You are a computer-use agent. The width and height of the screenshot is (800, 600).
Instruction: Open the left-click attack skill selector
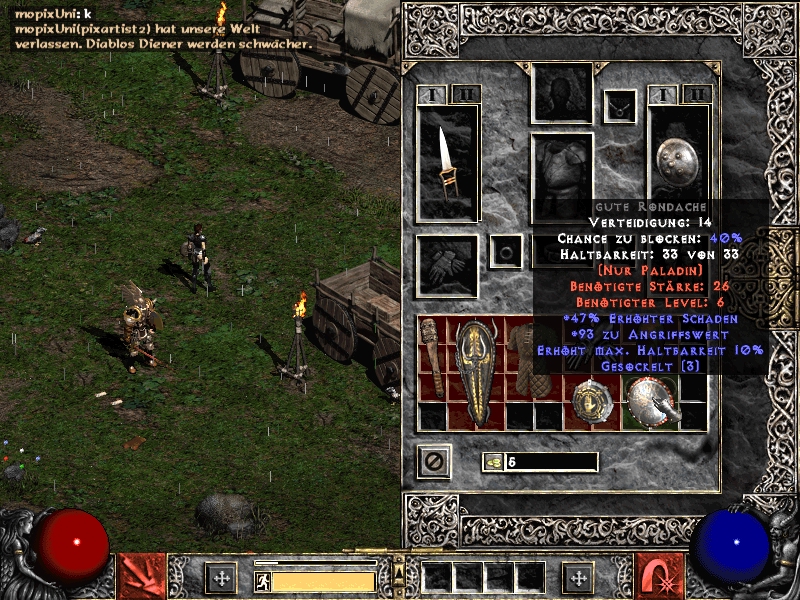coord(142,577)
